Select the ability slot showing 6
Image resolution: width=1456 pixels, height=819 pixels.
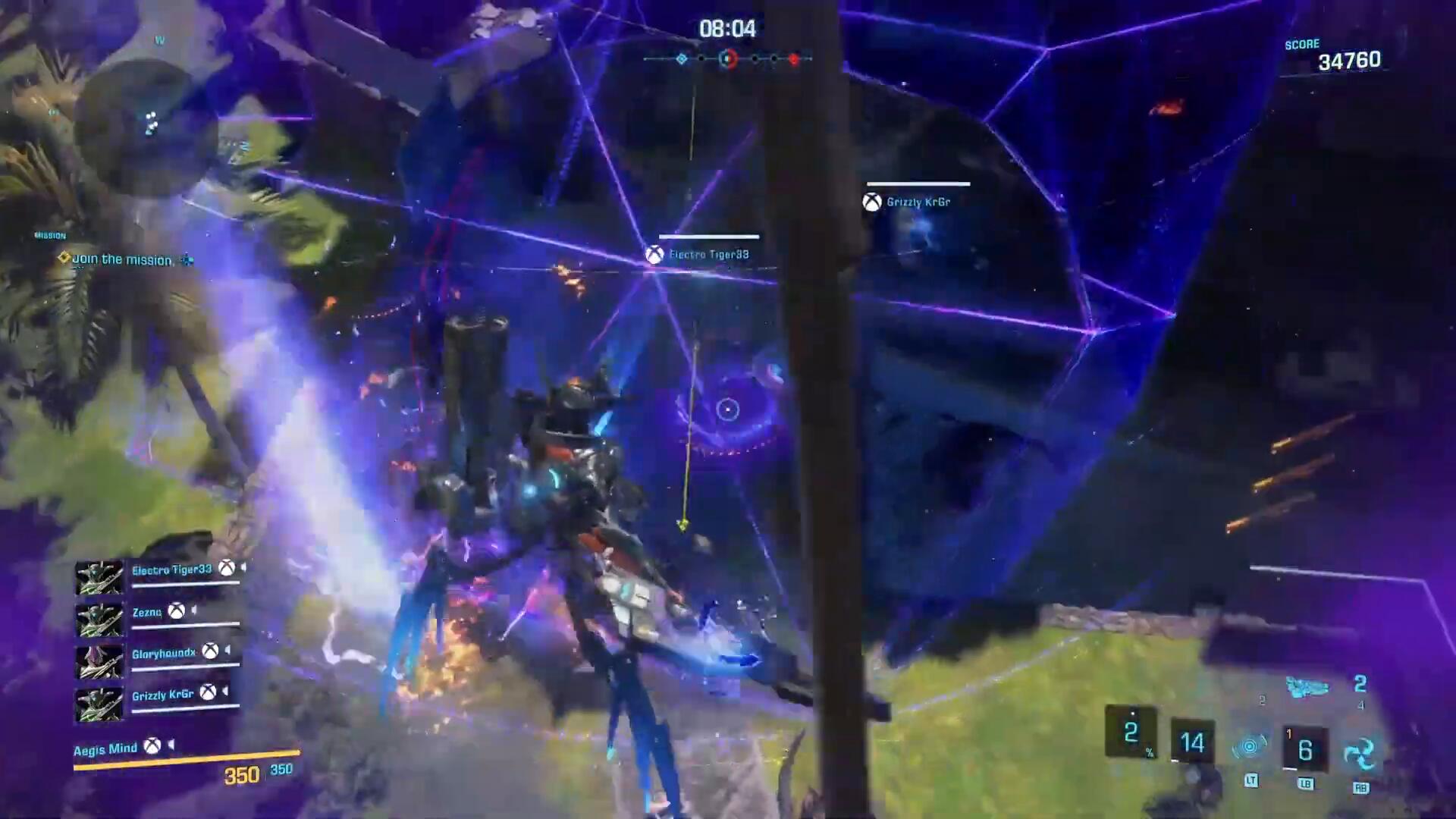tap(1304, 750)
